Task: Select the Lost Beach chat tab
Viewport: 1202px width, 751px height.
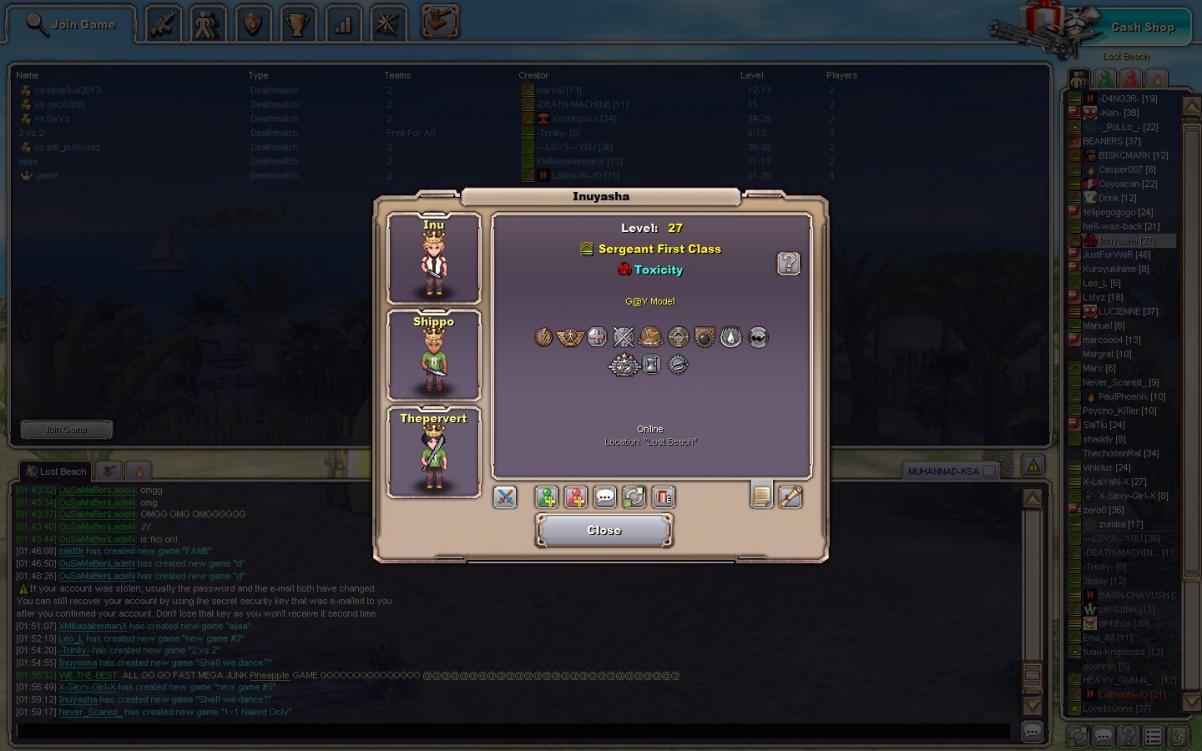Action: pos(57,471)
